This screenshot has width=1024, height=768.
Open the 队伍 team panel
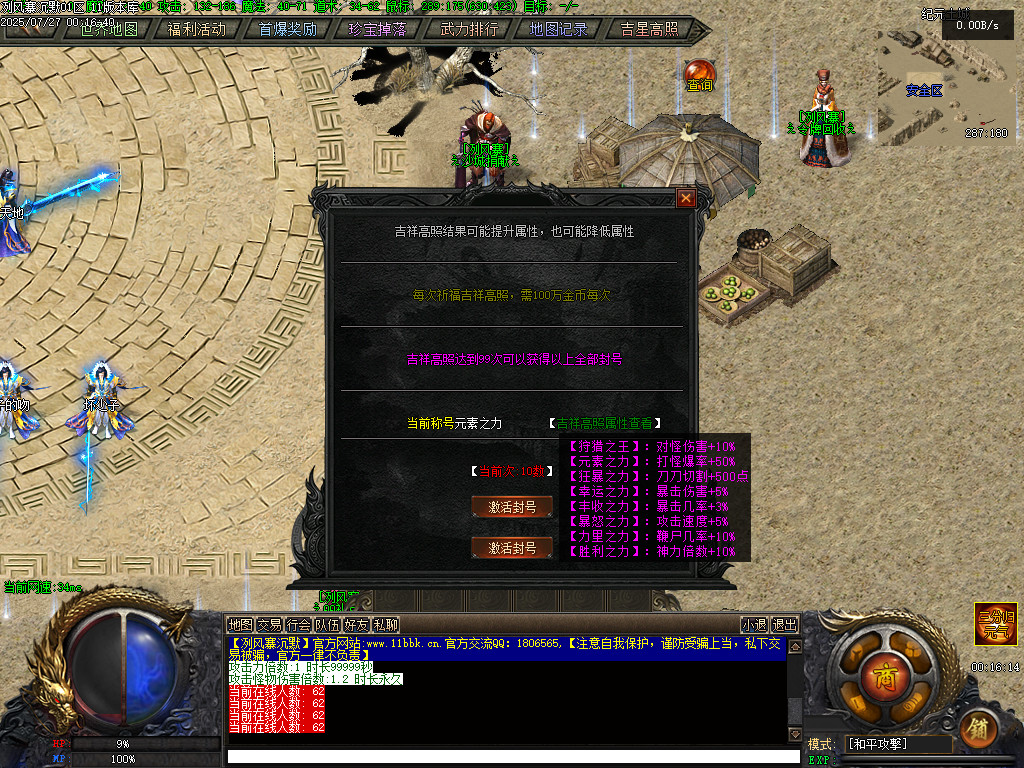click(x=327, y=625)
